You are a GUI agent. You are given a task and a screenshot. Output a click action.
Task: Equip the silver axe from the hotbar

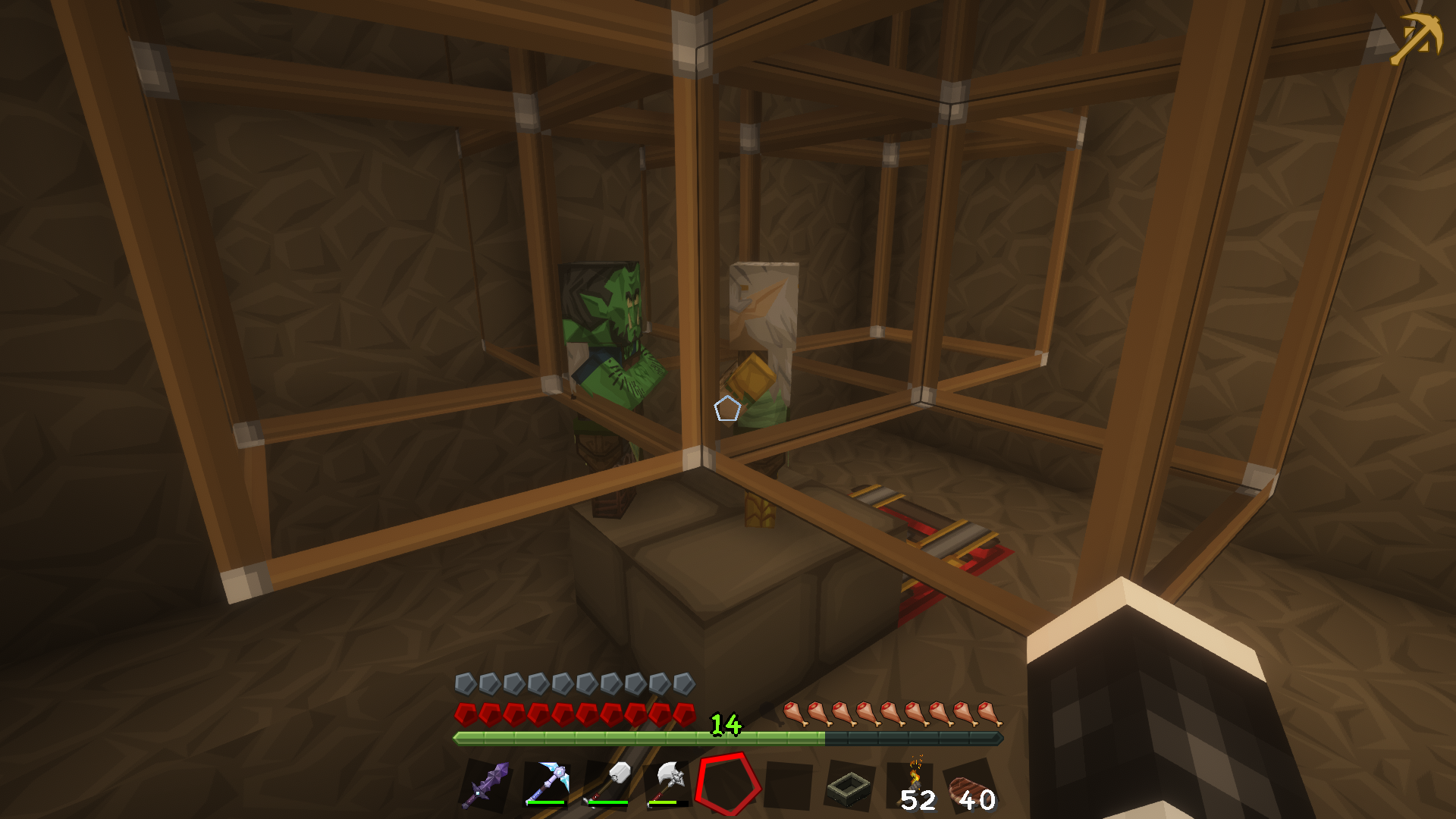click(668, 784)
